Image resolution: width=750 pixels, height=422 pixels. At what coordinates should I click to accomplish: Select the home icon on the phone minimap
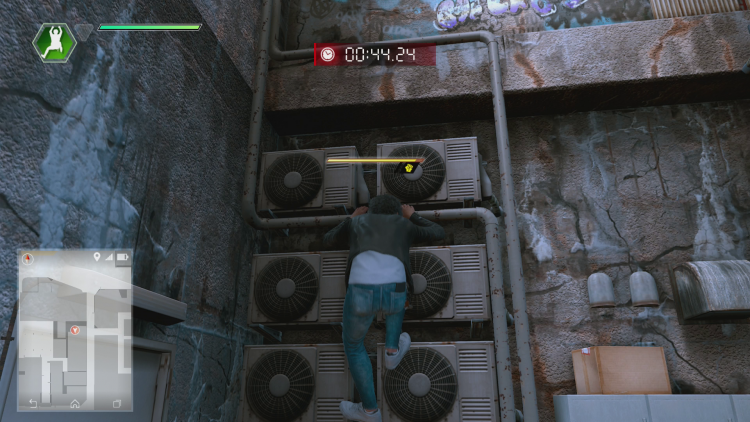click(x=75, y=403)
